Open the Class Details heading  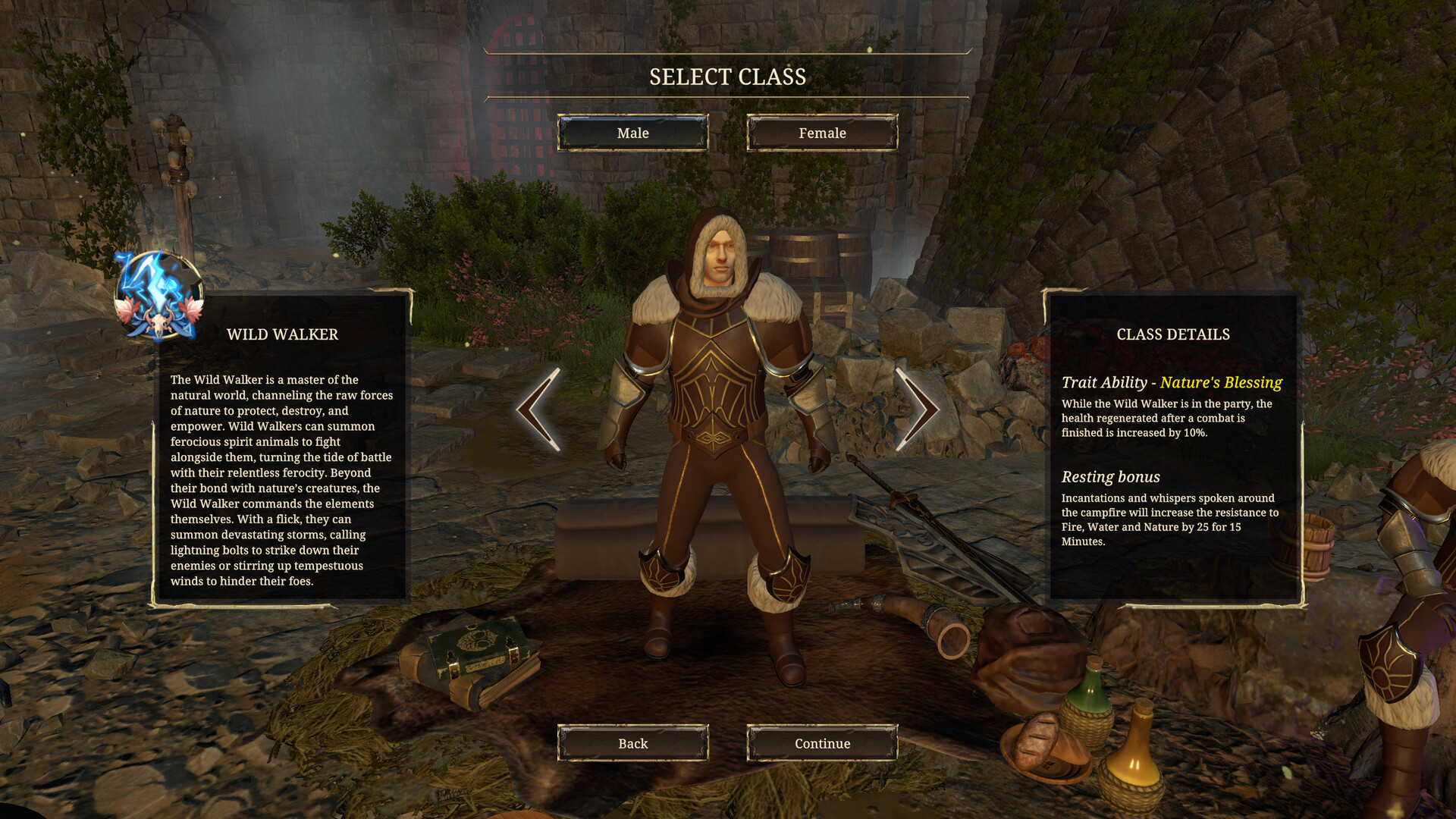coord(1173,334)
